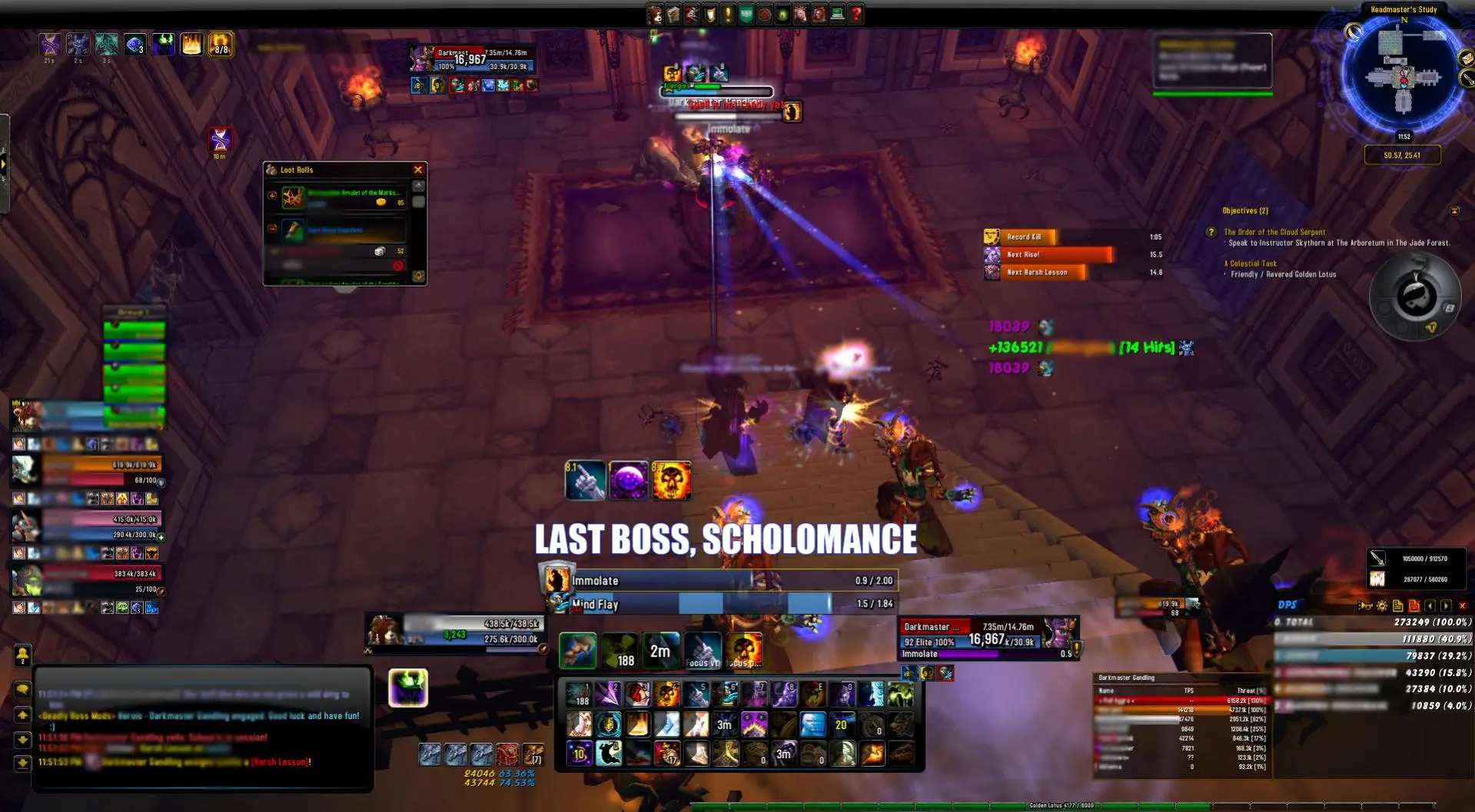Activate the flaming skull ability in slot 4
The height and width of the screenshot is (812, 1475).
(x=666, y=694)
